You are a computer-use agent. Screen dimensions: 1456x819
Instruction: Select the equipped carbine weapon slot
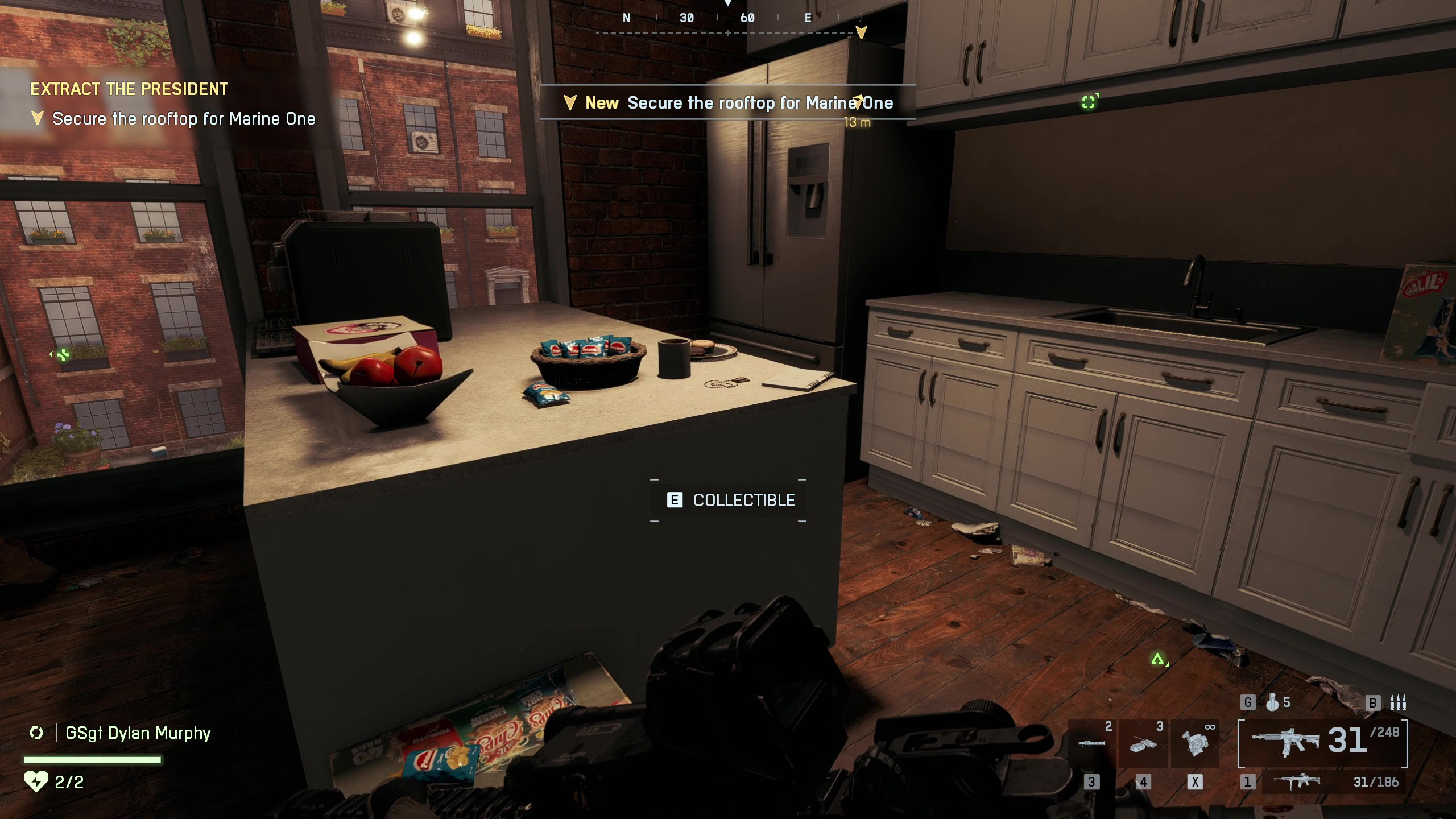1323,742
